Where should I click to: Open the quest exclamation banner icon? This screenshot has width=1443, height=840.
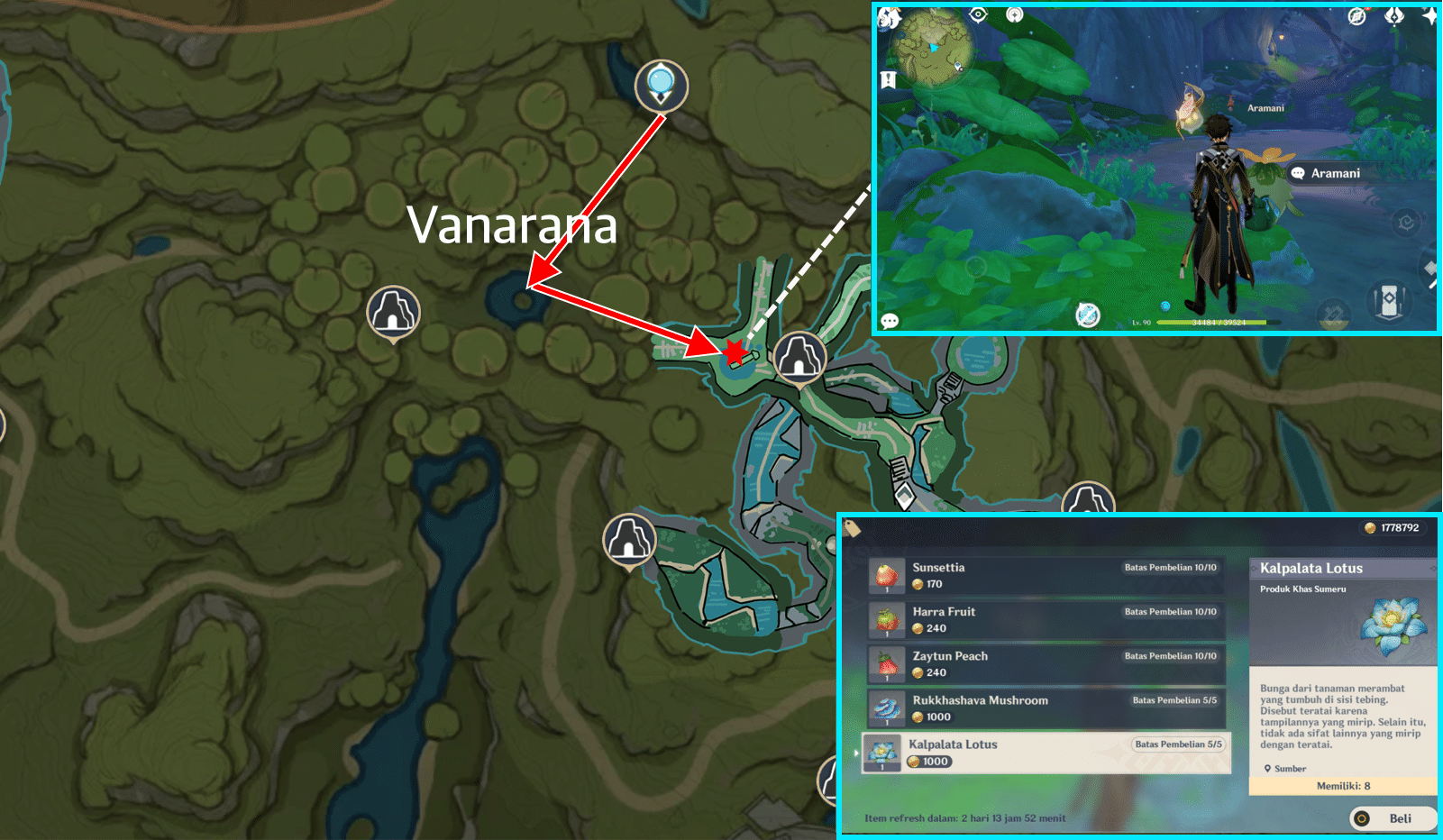(887, 77)
